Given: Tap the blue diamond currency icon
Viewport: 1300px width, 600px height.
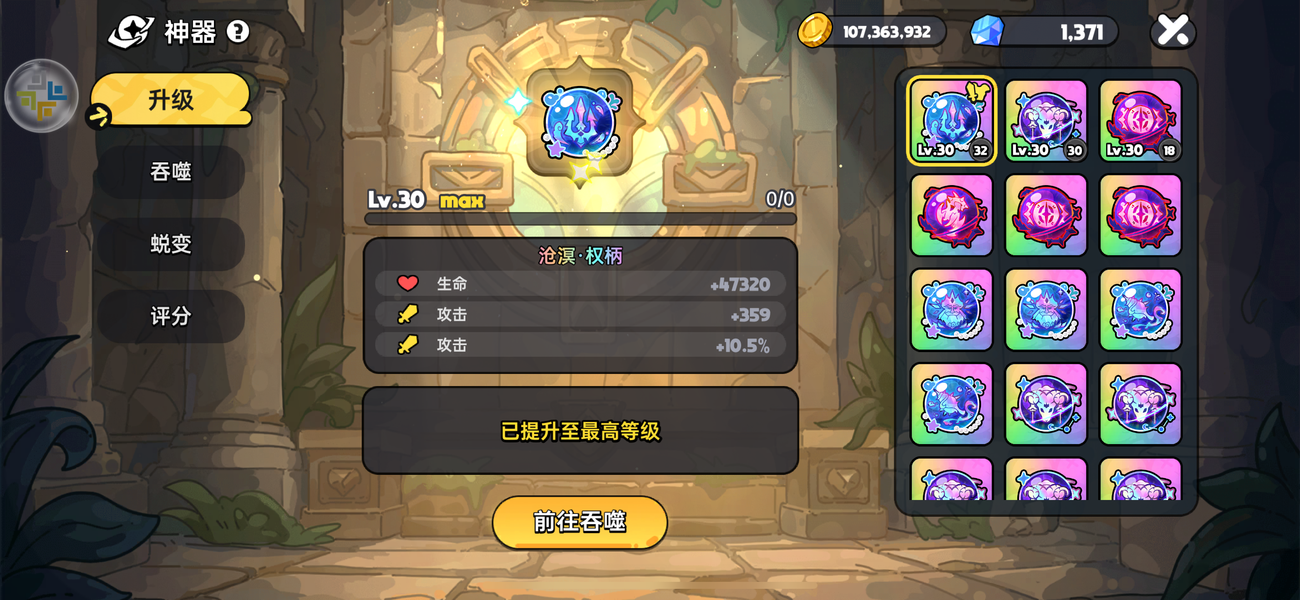Looking at the screenshot, I should point(986,31).
